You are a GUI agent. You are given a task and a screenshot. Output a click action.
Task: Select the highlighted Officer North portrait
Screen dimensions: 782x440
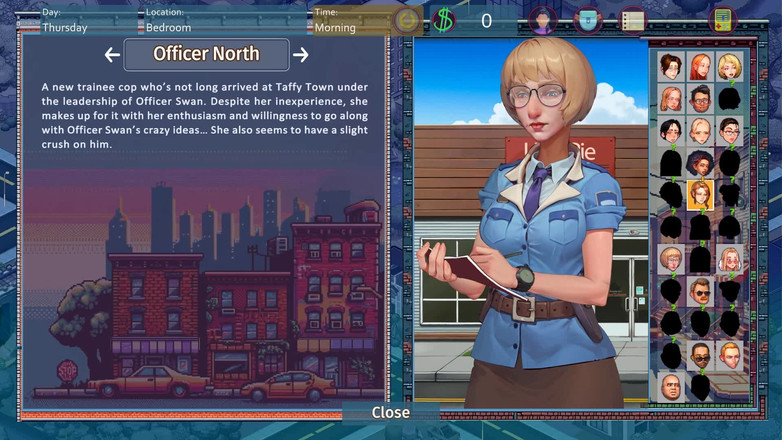pos(700,195)
